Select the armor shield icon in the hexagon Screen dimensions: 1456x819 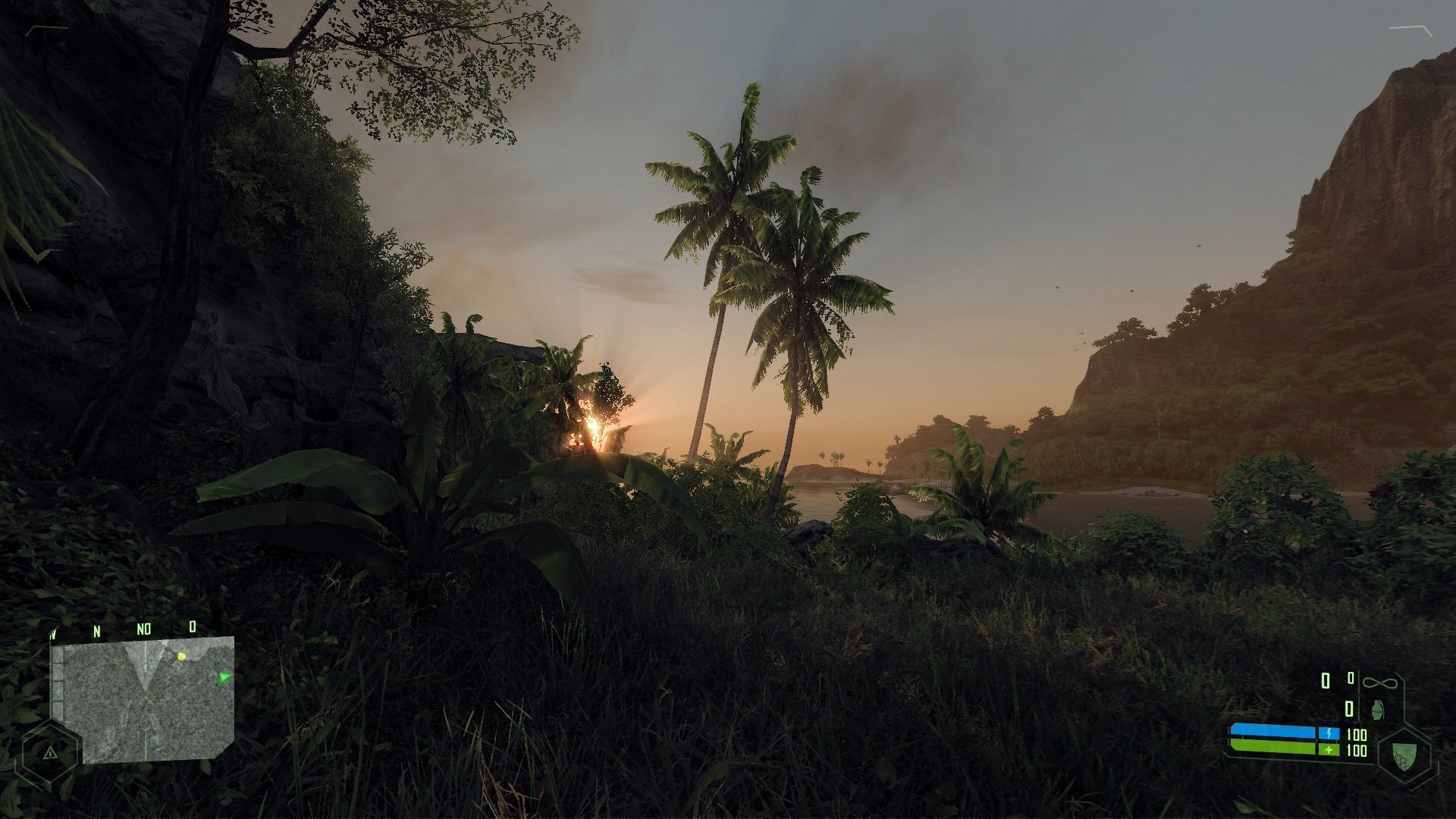(x=1403, y=756)
